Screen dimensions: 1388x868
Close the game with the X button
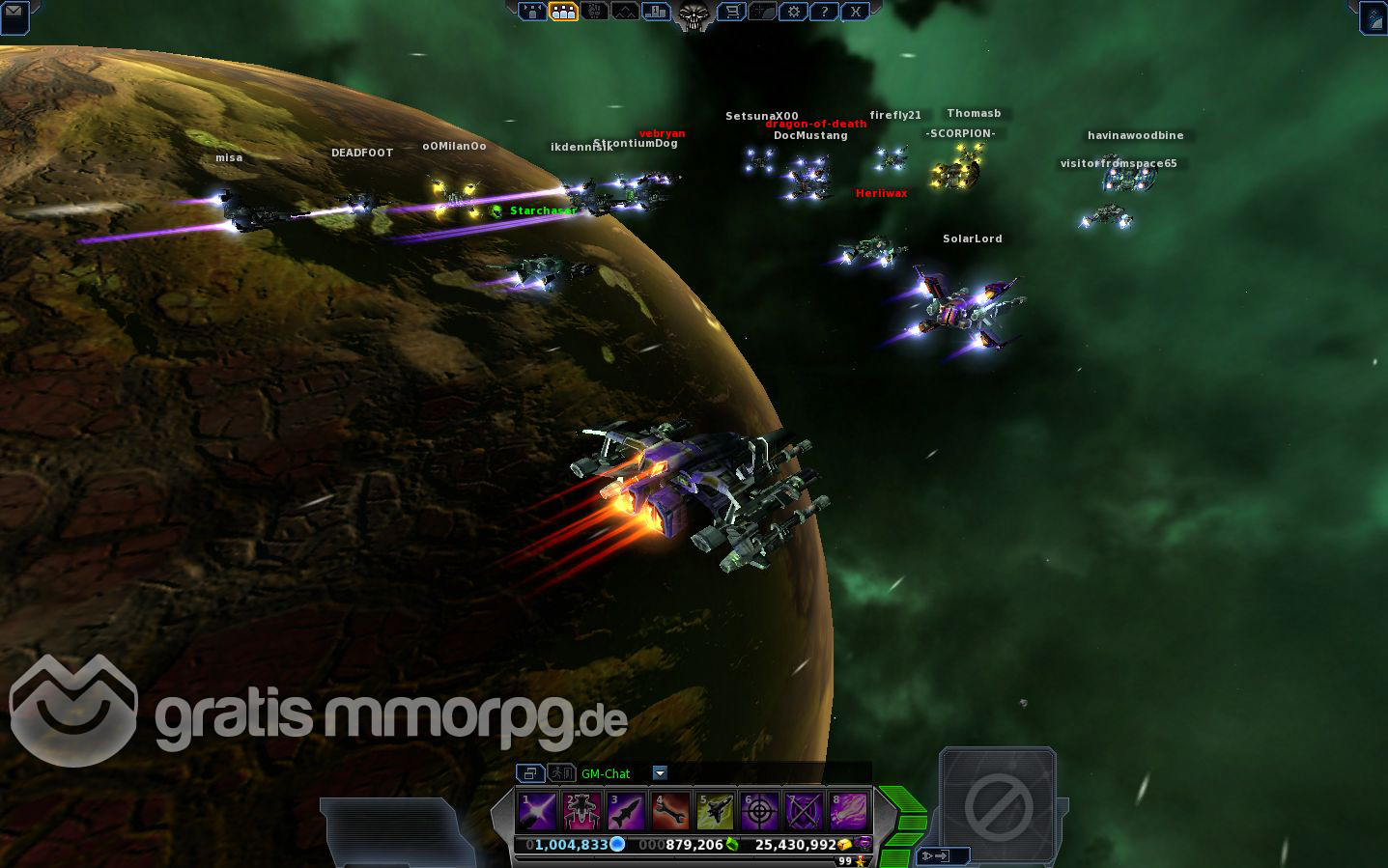855,12
